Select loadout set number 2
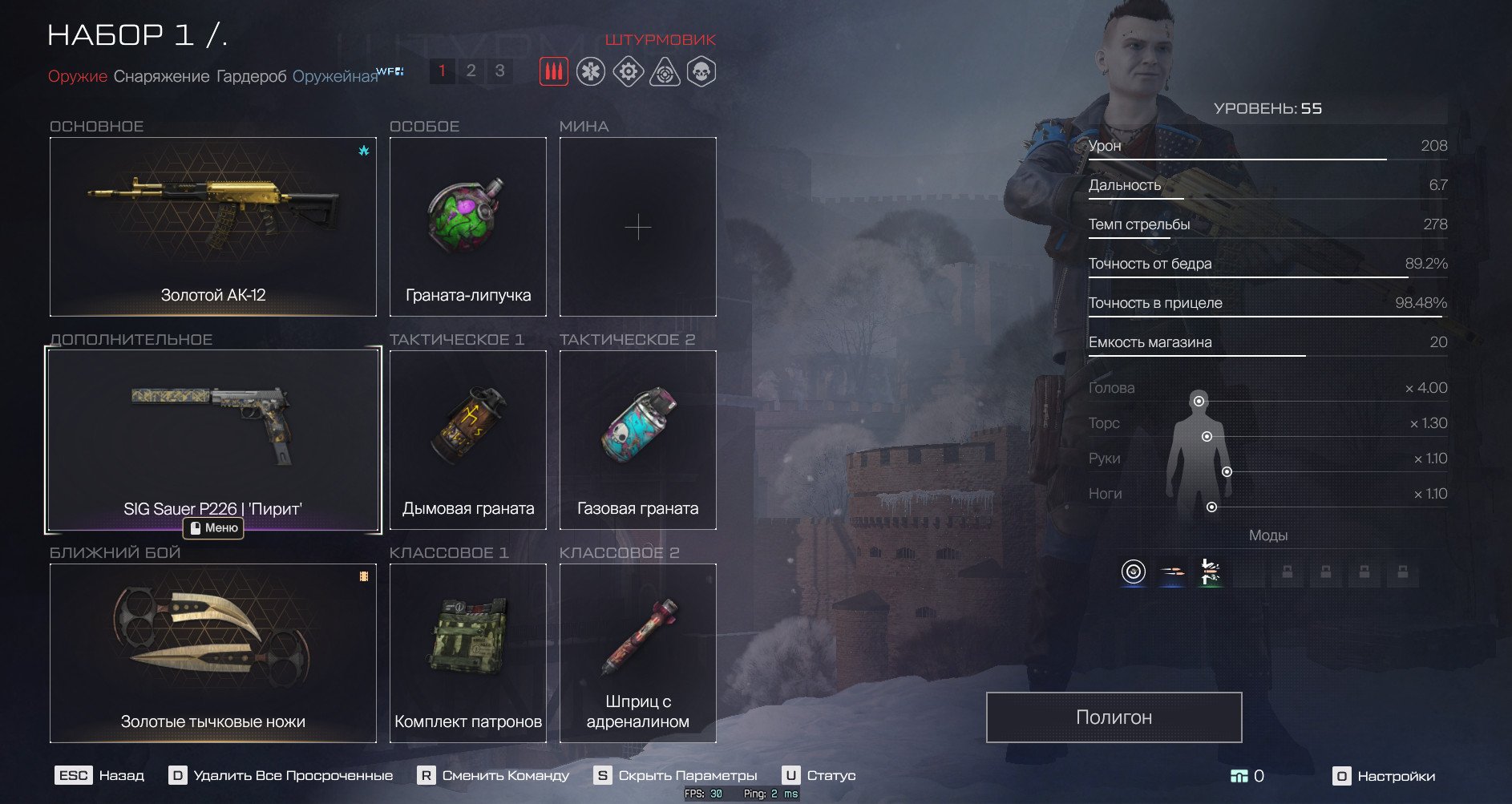Screen dimensions: 1512x804 [x=471, y=71]
